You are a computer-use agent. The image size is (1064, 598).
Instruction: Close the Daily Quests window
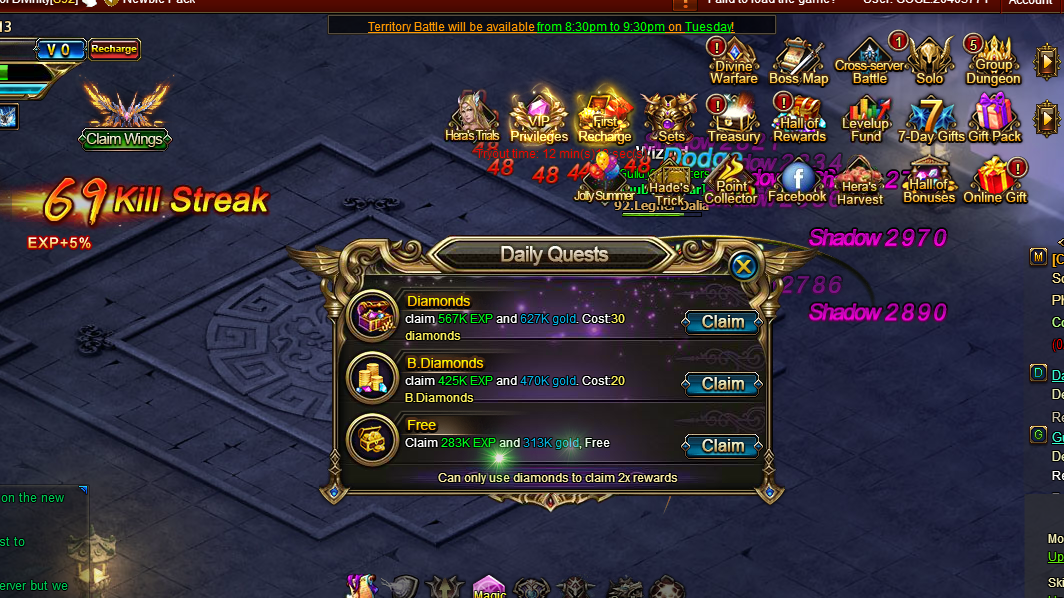(x=742, y=266)
